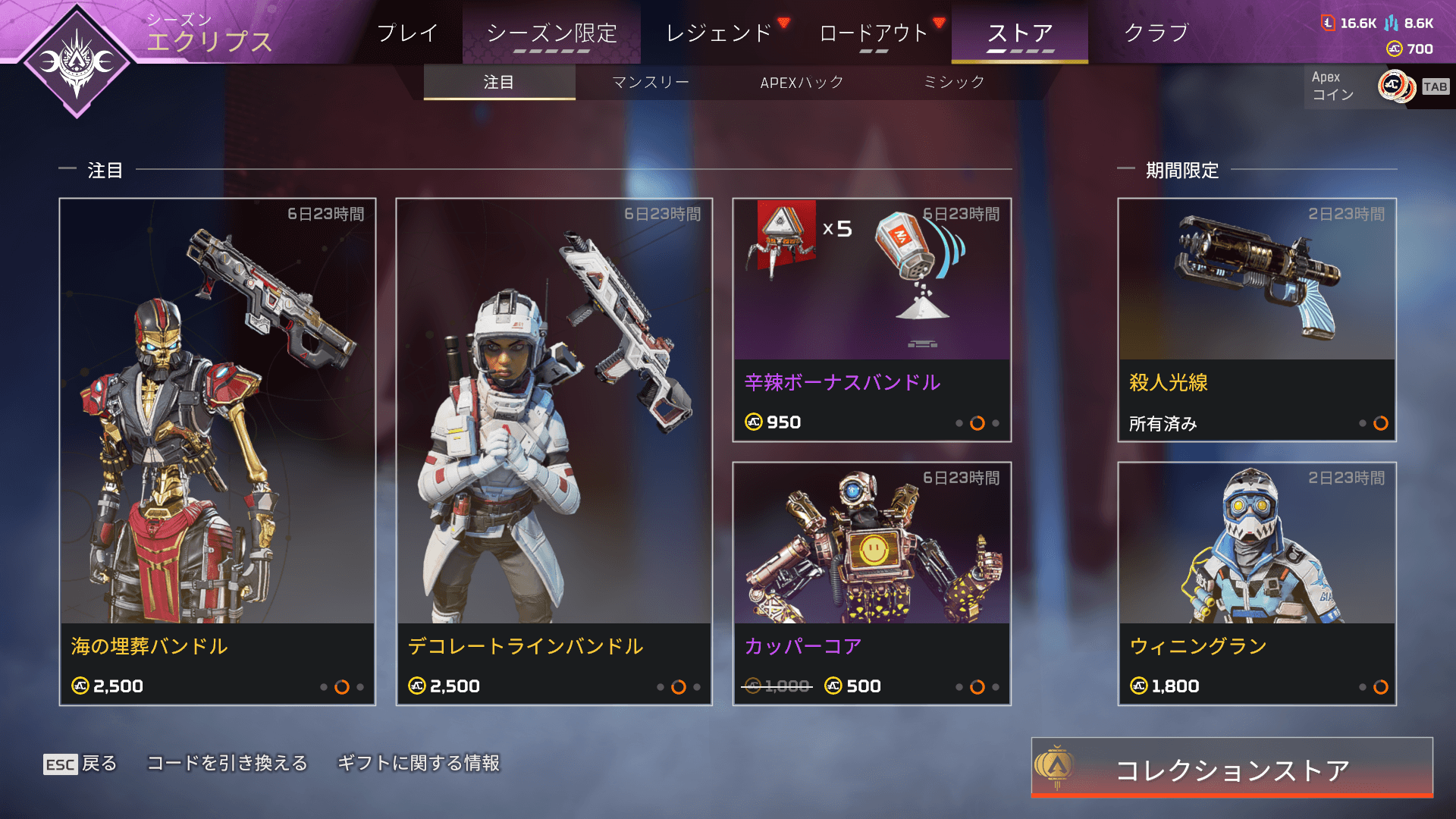The width and height of the screenshot is (1456, 819).
Task: Open the ミシック sub-tab
Action: (954, 82)
